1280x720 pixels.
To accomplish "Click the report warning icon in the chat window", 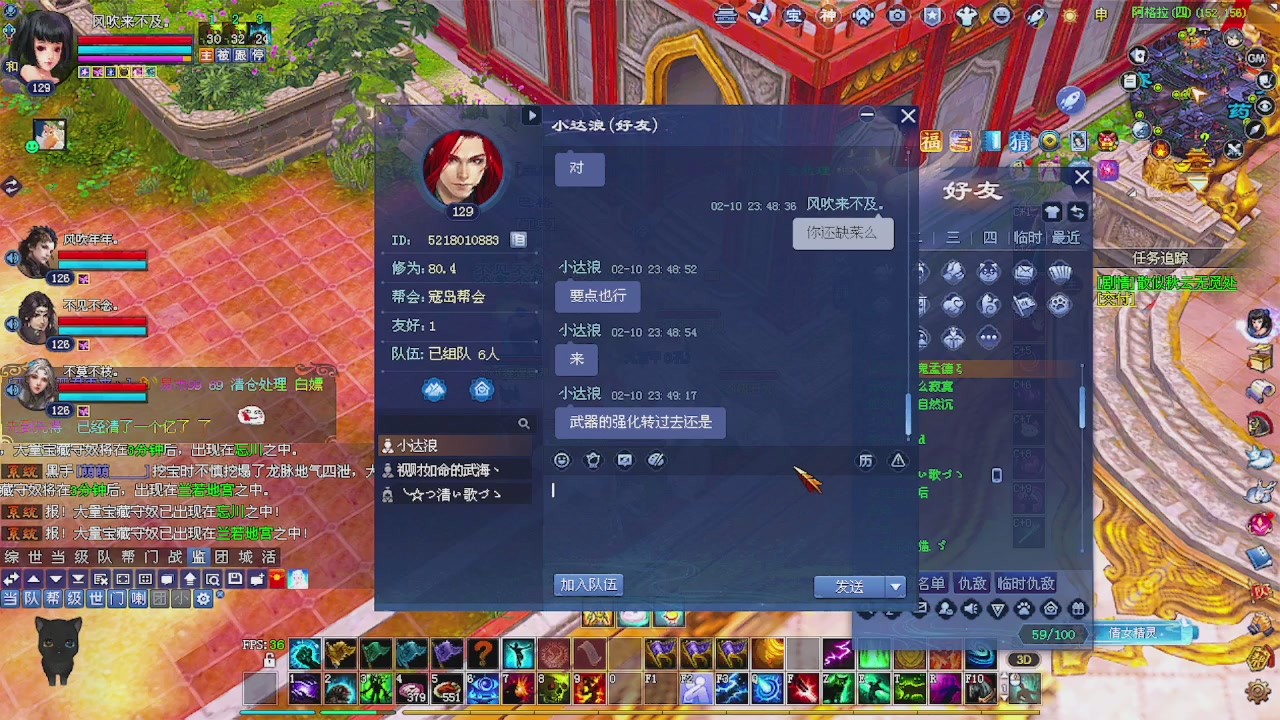I will (x=897, y=460).
